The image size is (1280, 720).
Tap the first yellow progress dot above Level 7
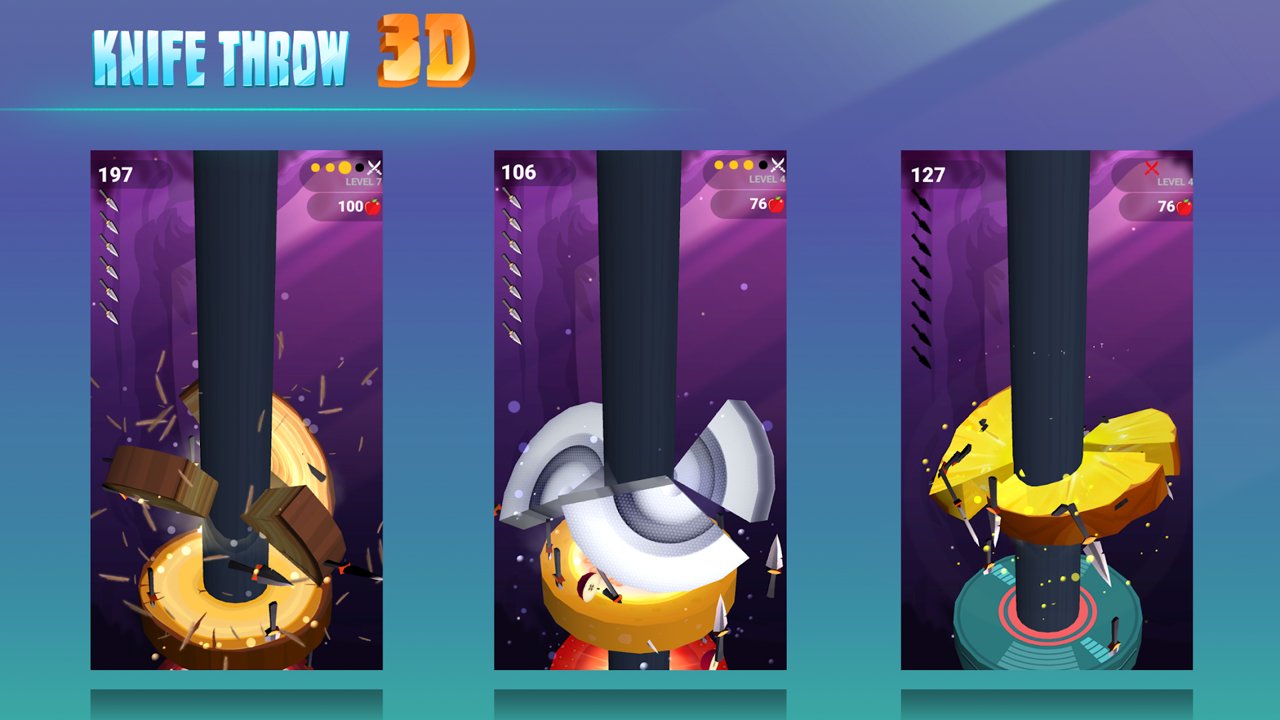(316, 167)
